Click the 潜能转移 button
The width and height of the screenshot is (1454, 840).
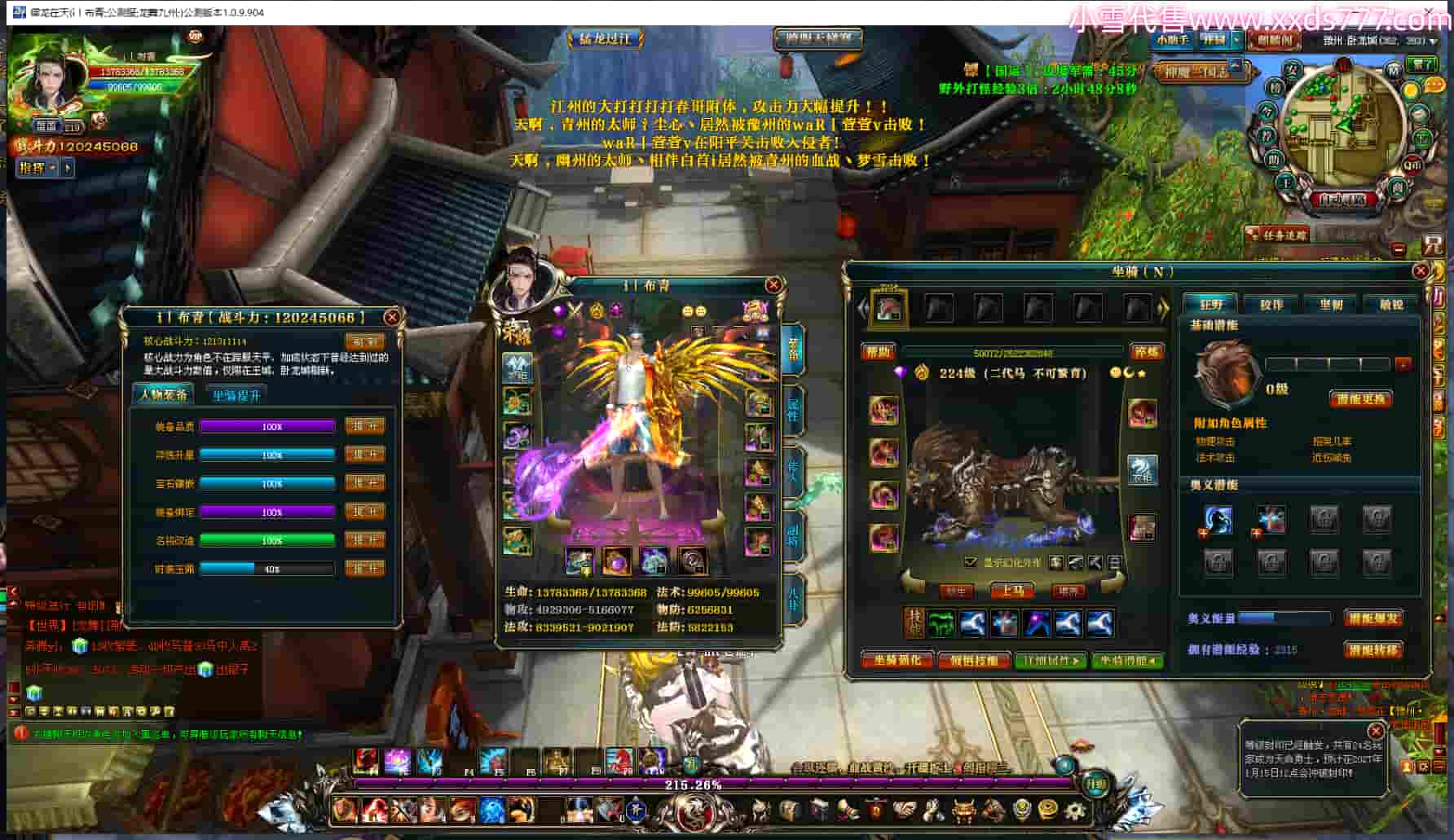pyautogui.click(x=1373, y=649)
